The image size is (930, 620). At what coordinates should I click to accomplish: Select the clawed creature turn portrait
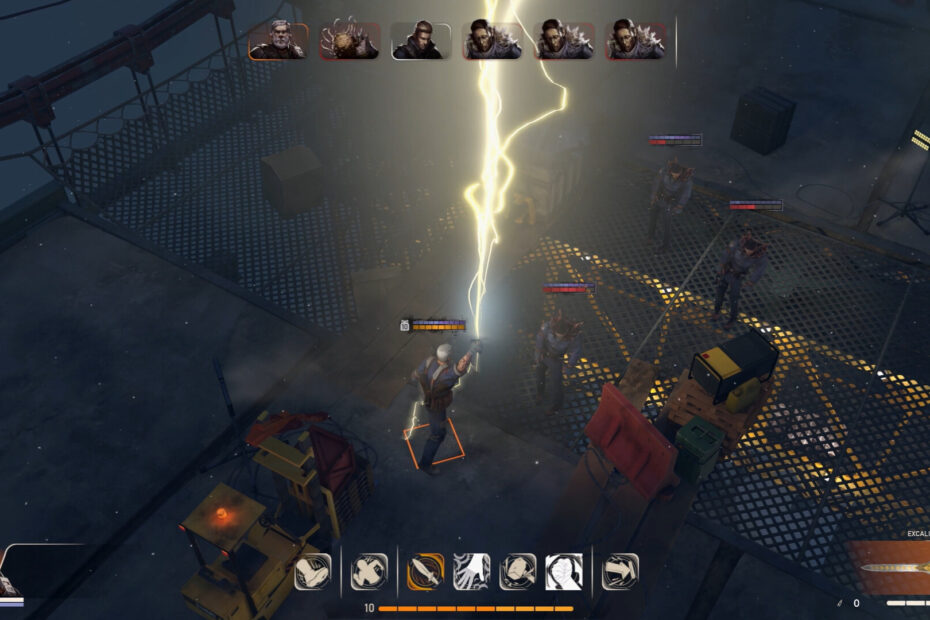tap(349, 41)
